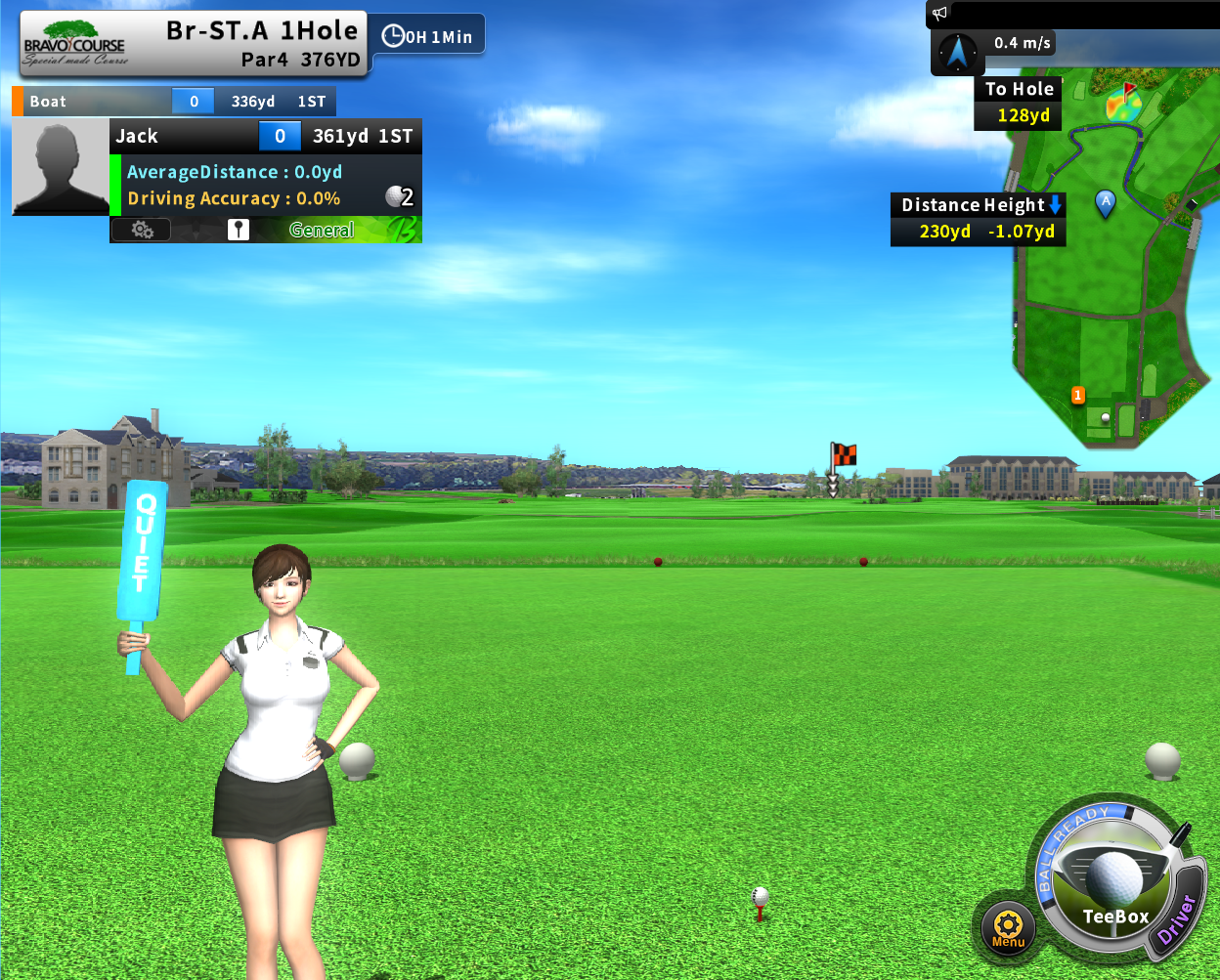Click the megaphone announcement icon
Screen dimensions: 1220x980
(940, 14)
